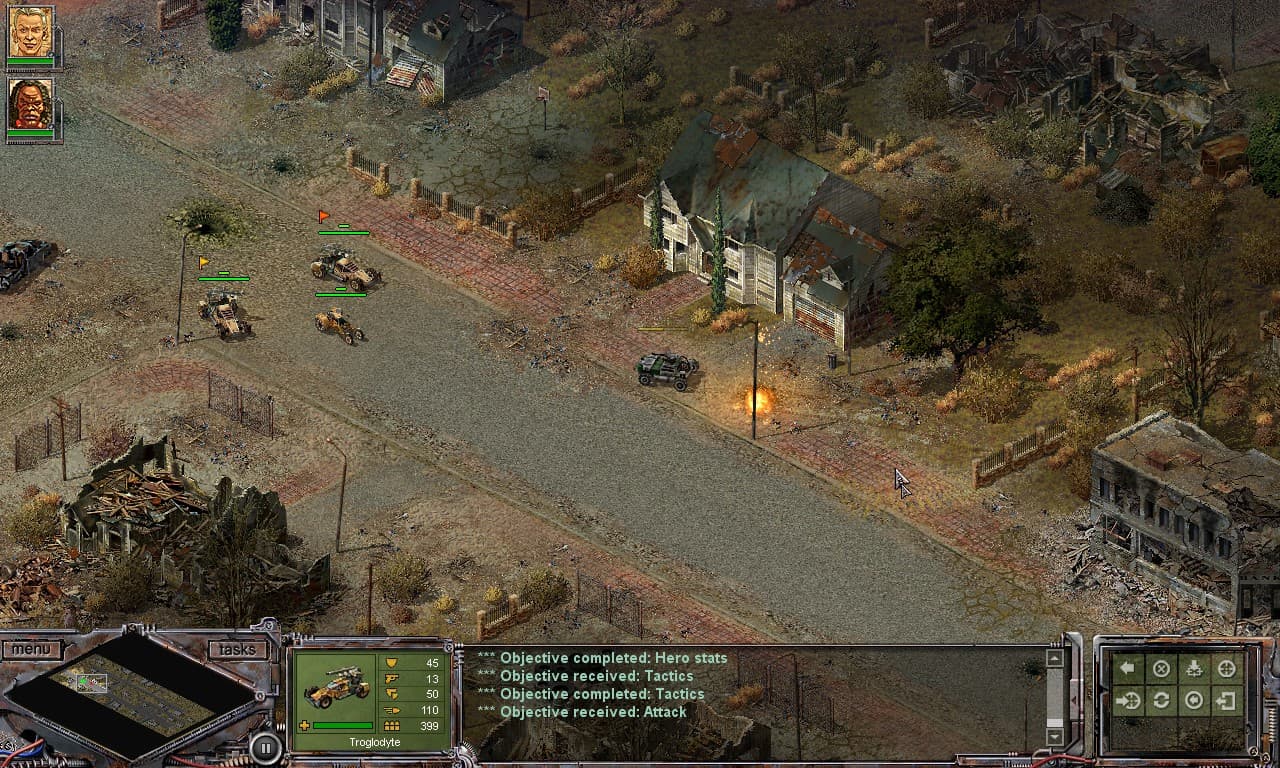Viewport: 1280px width, 768px height.
Task: Pause the game with the pause button
Action: pos(265,747)
